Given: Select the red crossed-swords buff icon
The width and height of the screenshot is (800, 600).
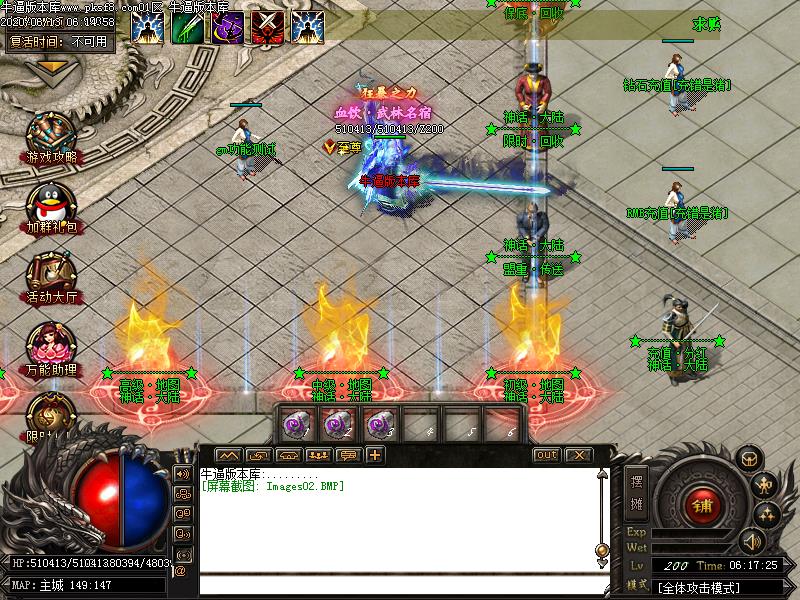Looking at the screenshot, I should point(267,27).
